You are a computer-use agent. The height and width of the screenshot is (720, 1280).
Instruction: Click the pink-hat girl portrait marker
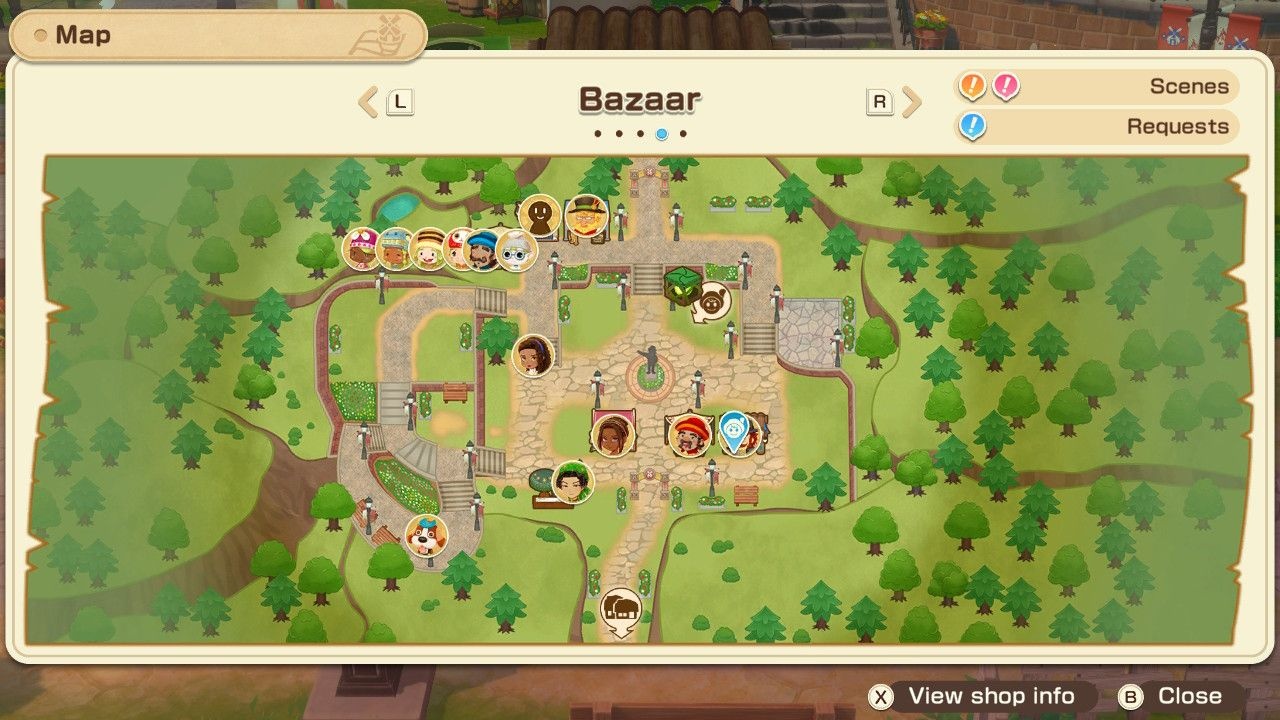click(362, 249)
